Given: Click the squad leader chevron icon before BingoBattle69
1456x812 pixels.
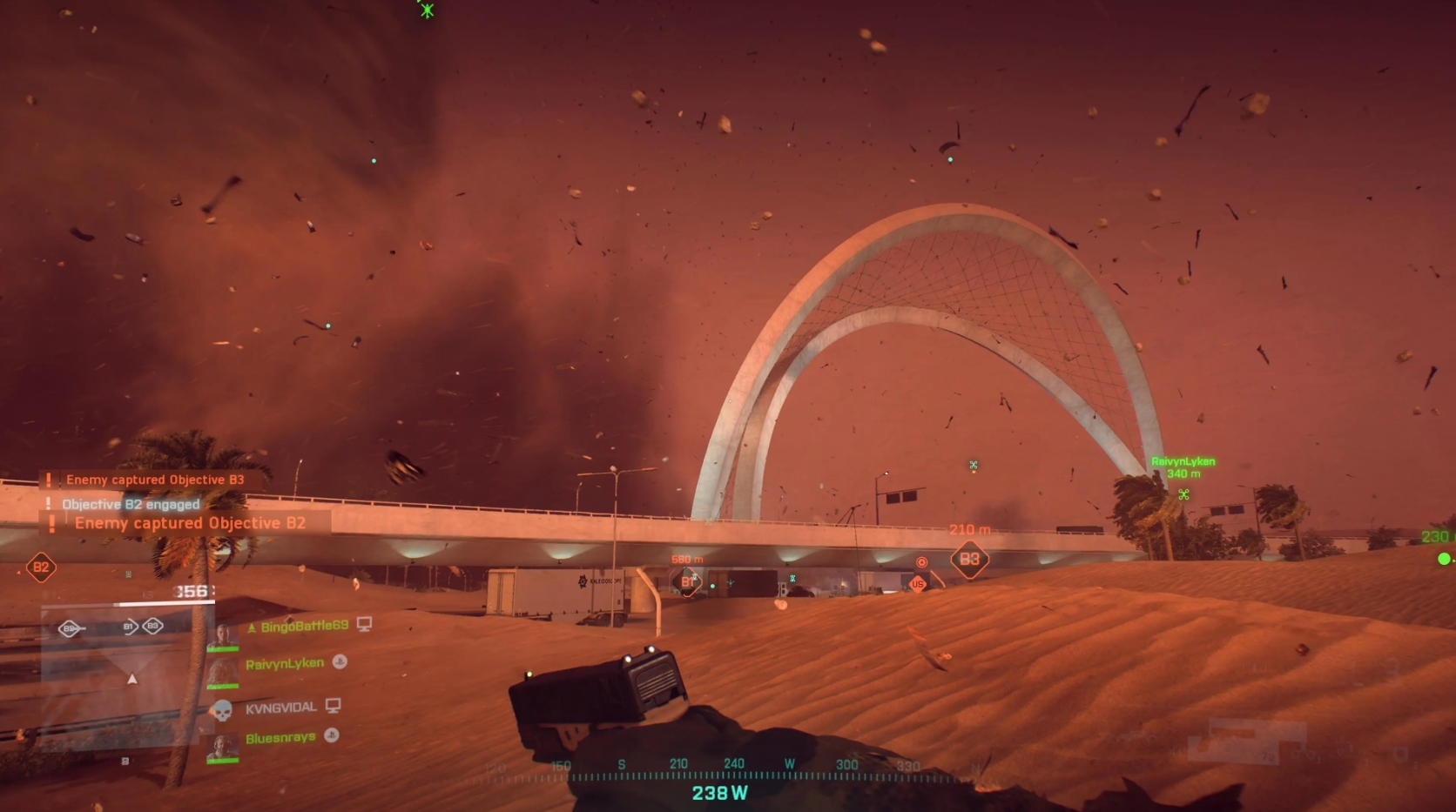Looking at the screenshot, I should (253, 627).
